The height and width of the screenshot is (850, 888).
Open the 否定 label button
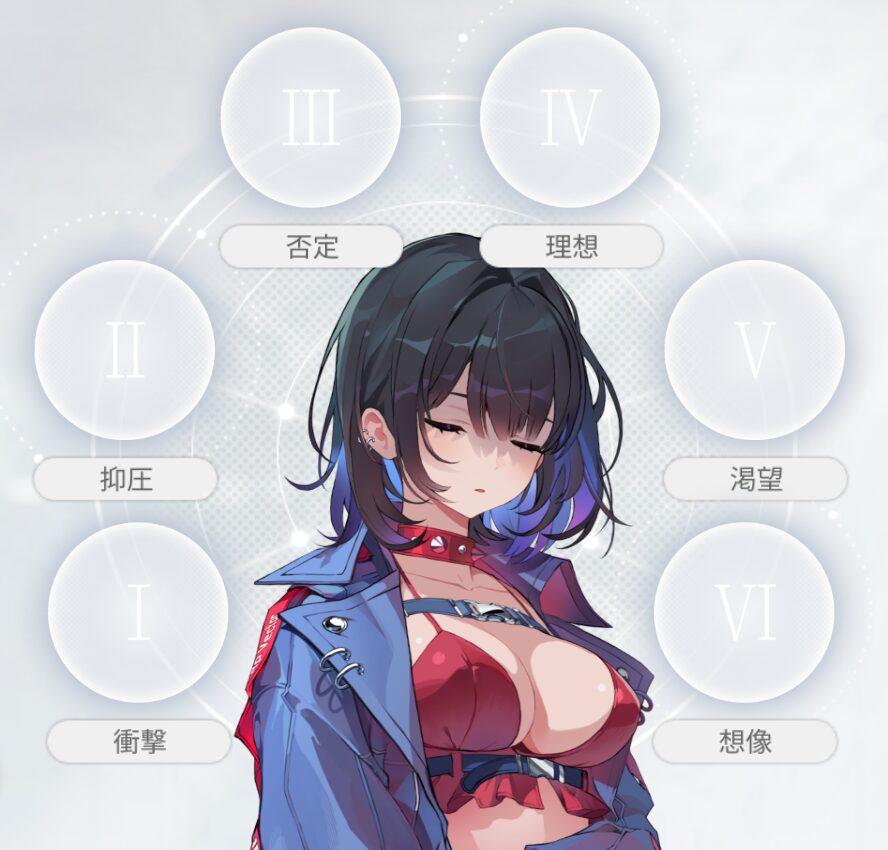[x=311, y=246]
